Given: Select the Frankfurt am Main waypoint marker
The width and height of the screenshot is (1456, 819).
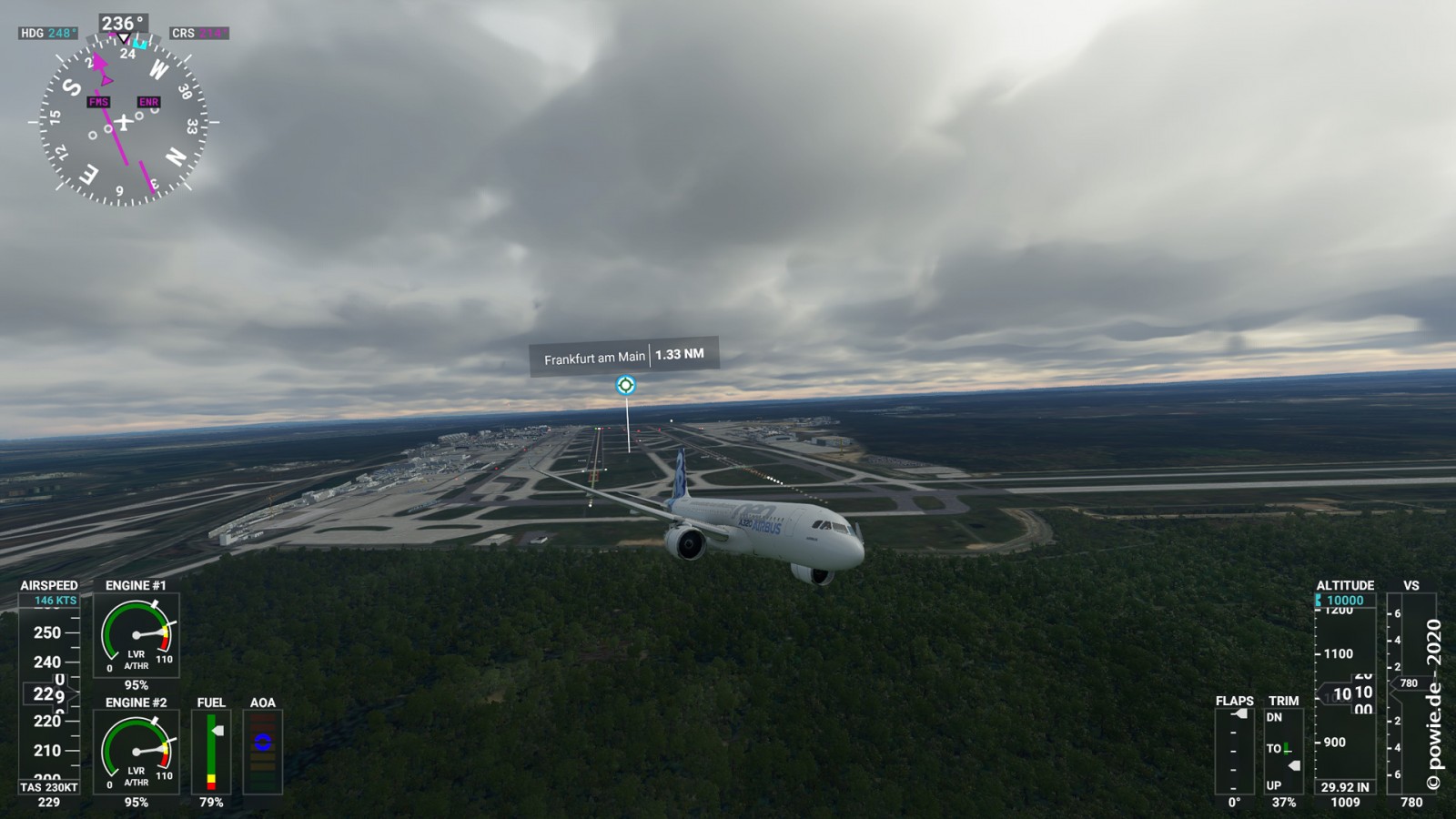Looking at the screenshot, I should point(625,385).
